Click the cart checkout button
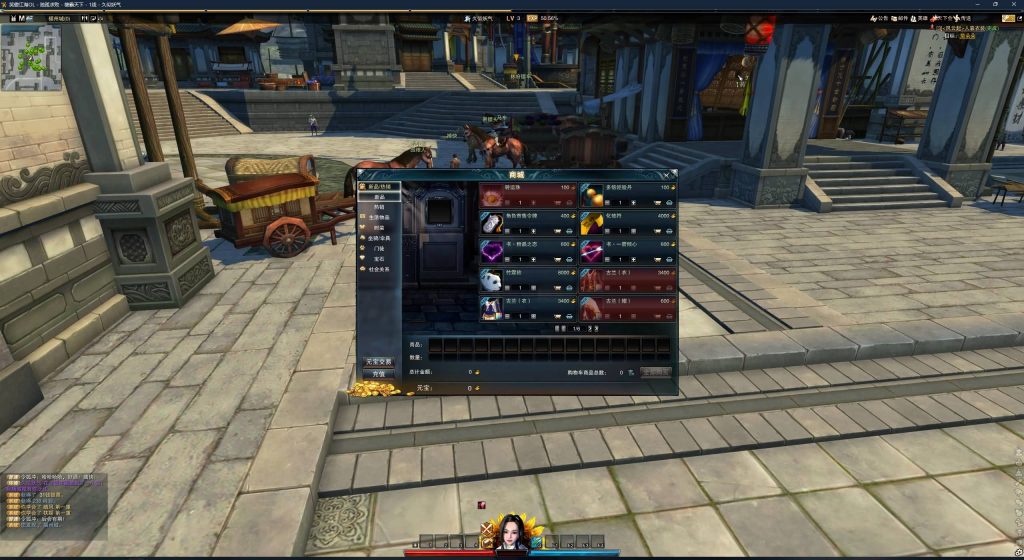Viewport: 1024px width, 560px height. (655, 372)
